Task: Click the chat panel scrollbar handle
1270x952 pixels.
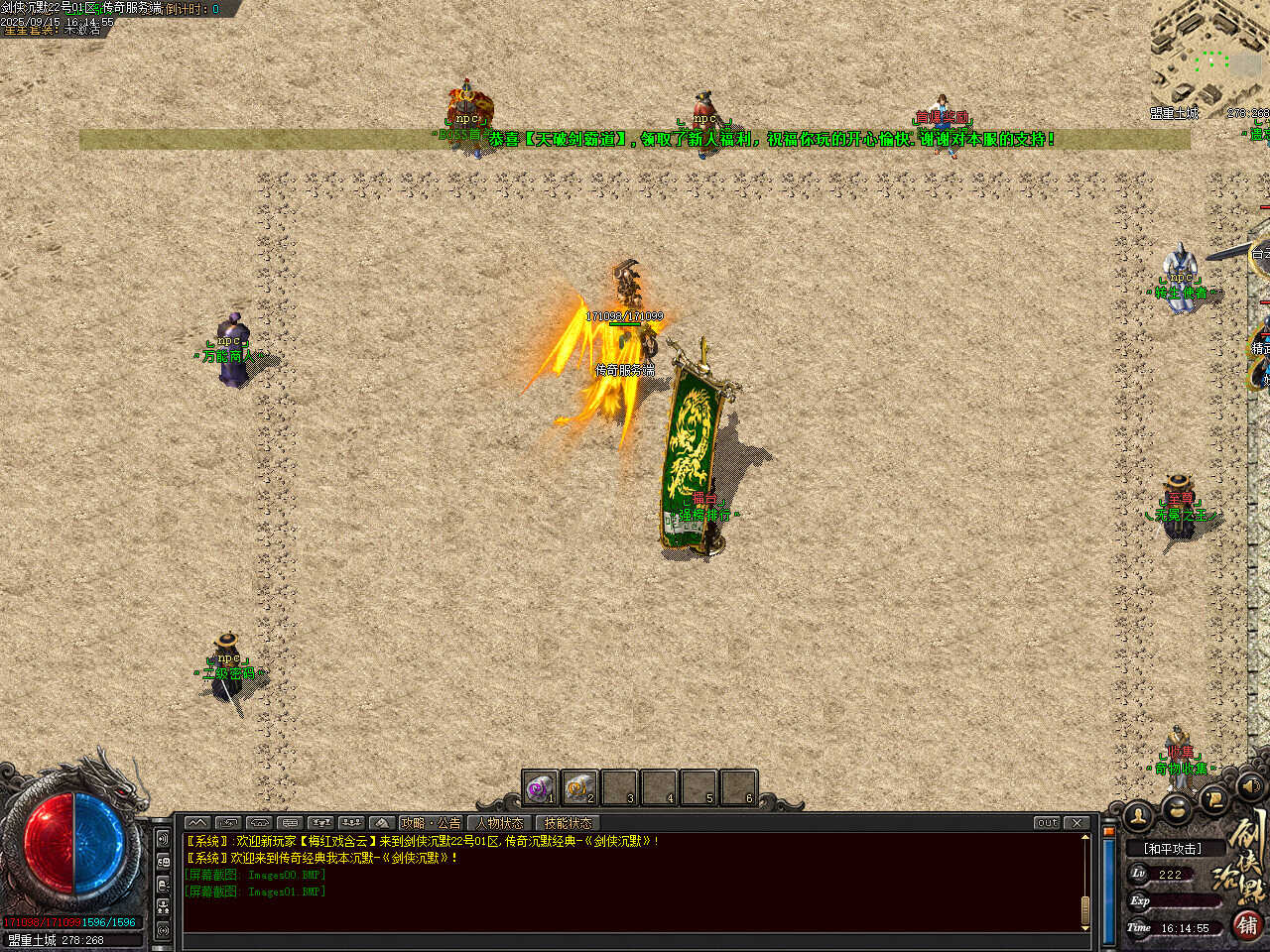Action: tap(1085, 907)
